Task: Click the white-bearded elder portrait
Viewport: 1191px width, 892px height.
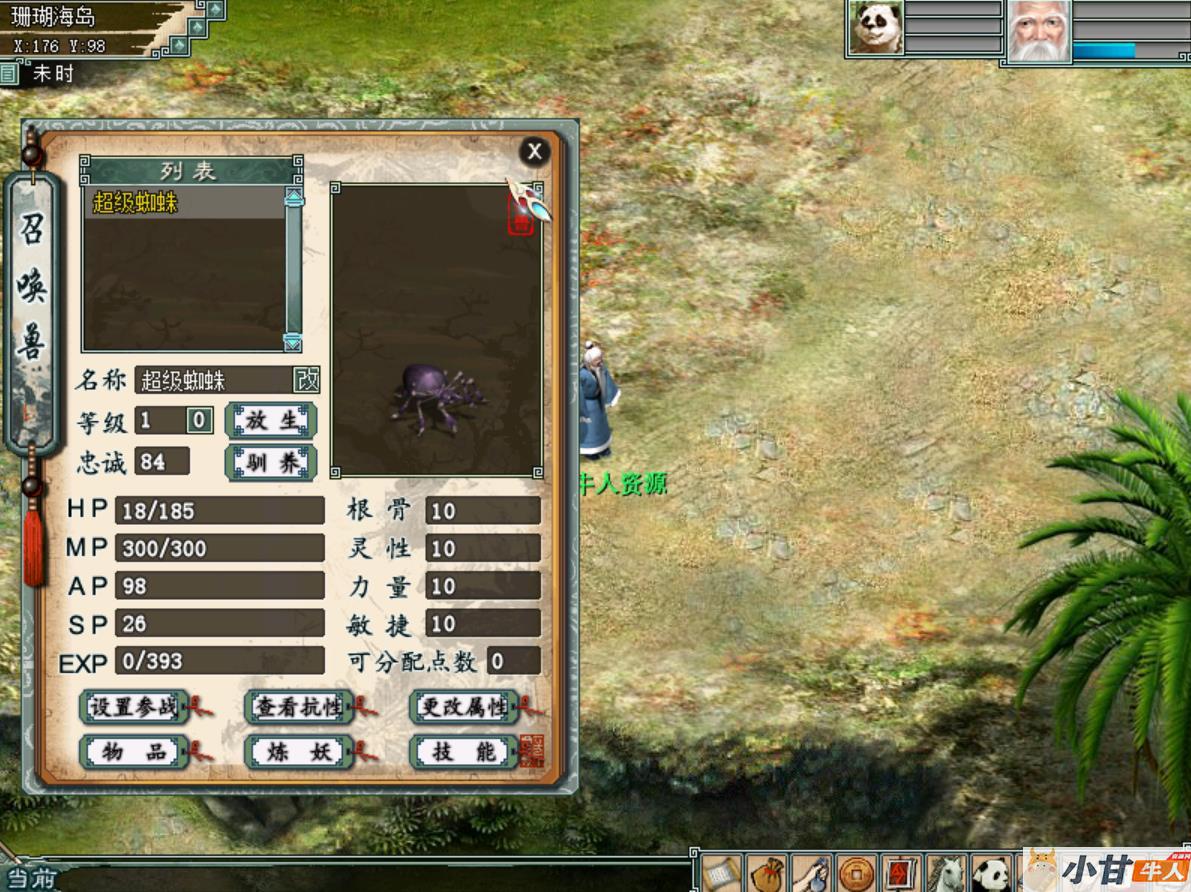Action: [1038, 30]
